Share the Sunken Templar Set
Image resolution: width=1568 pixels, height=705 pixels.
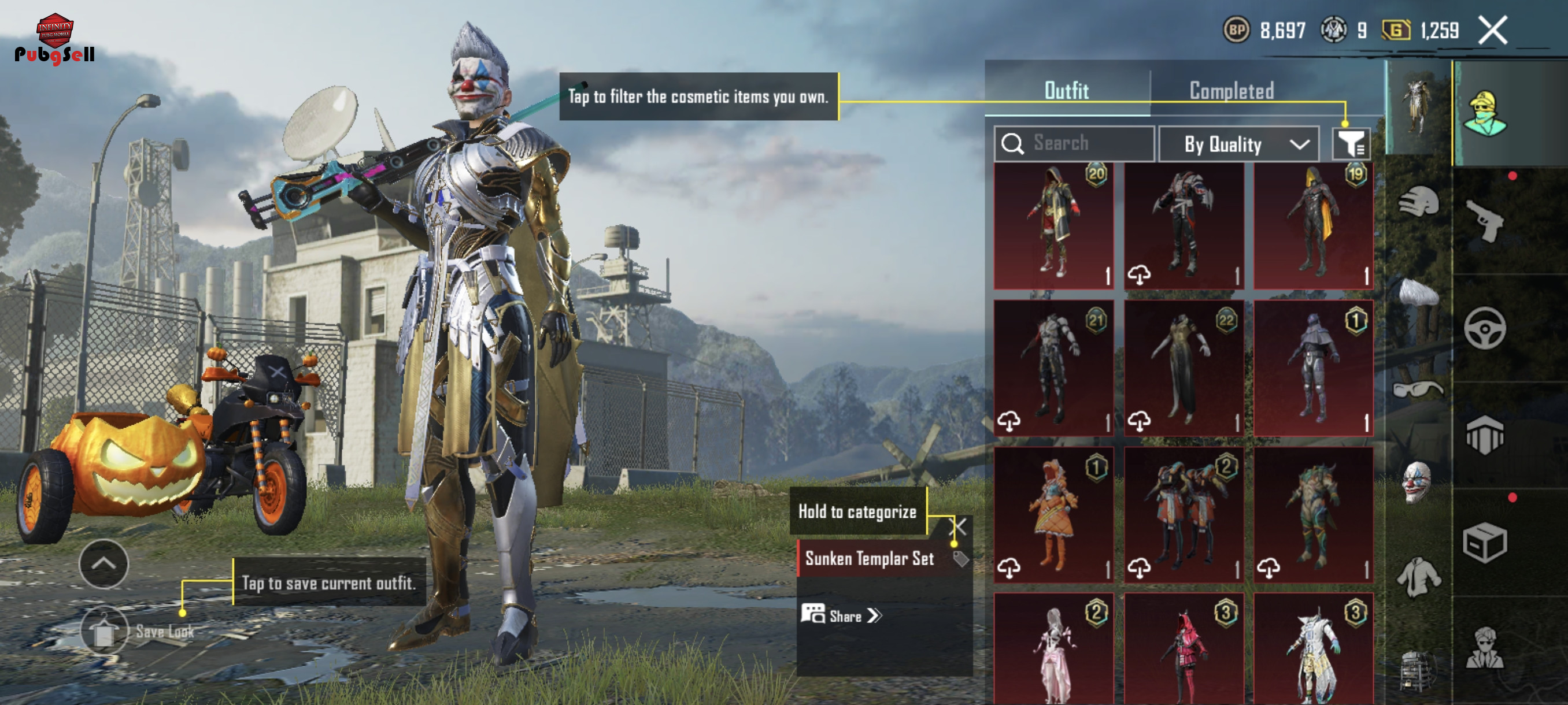pos(841,615)
